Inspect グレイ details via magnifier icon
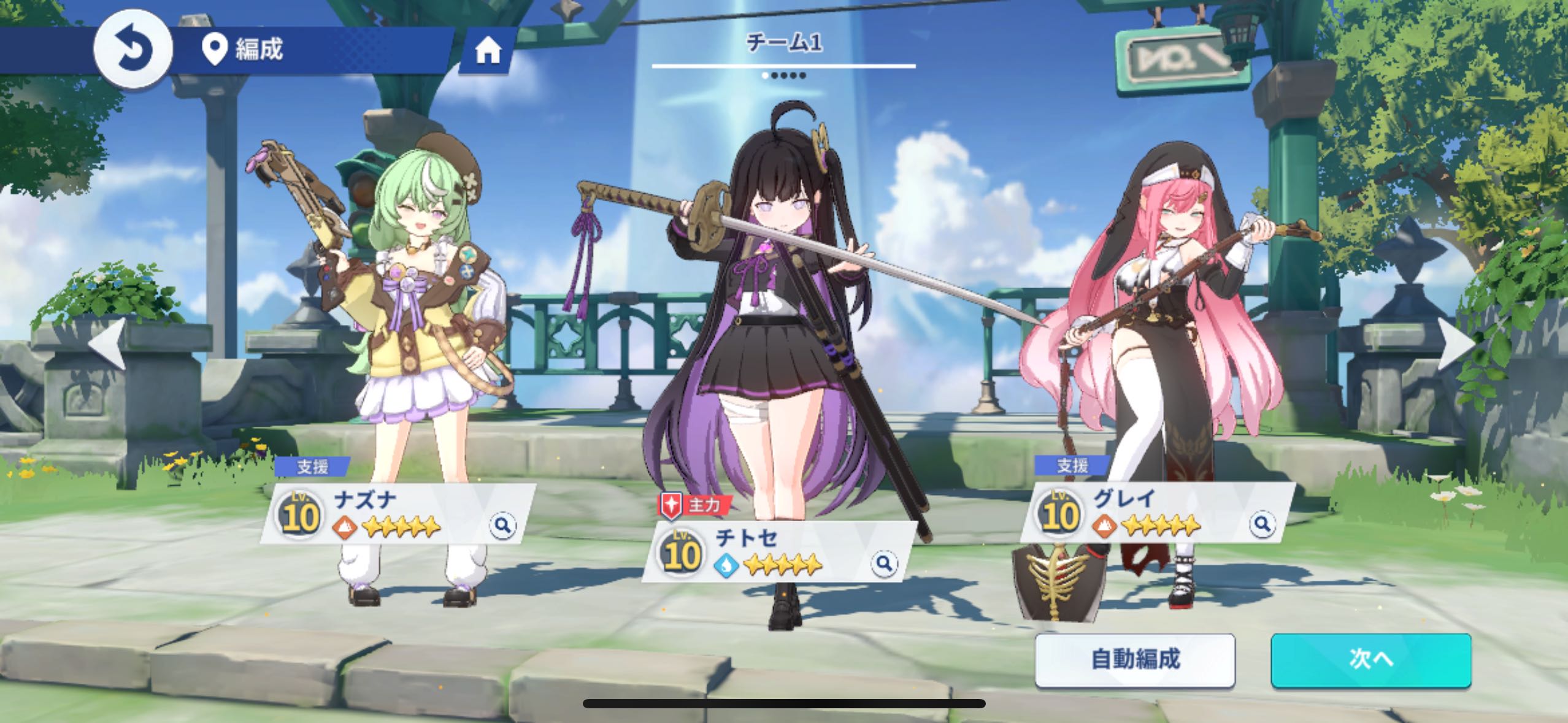Image resolution: width=1568 pixels, height=723 pixels. pos(1262,524)
